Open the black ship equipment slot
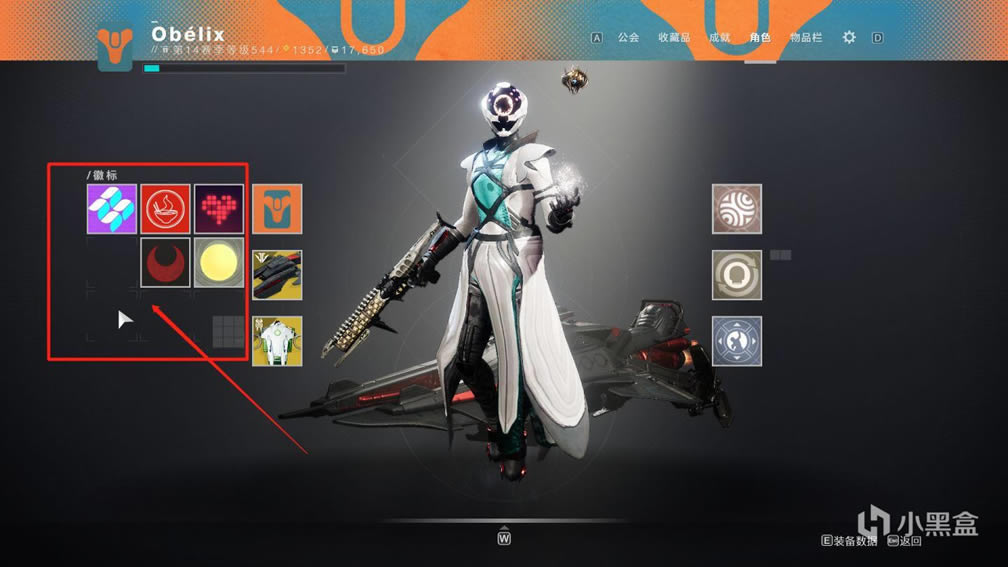 pos(277,275)
